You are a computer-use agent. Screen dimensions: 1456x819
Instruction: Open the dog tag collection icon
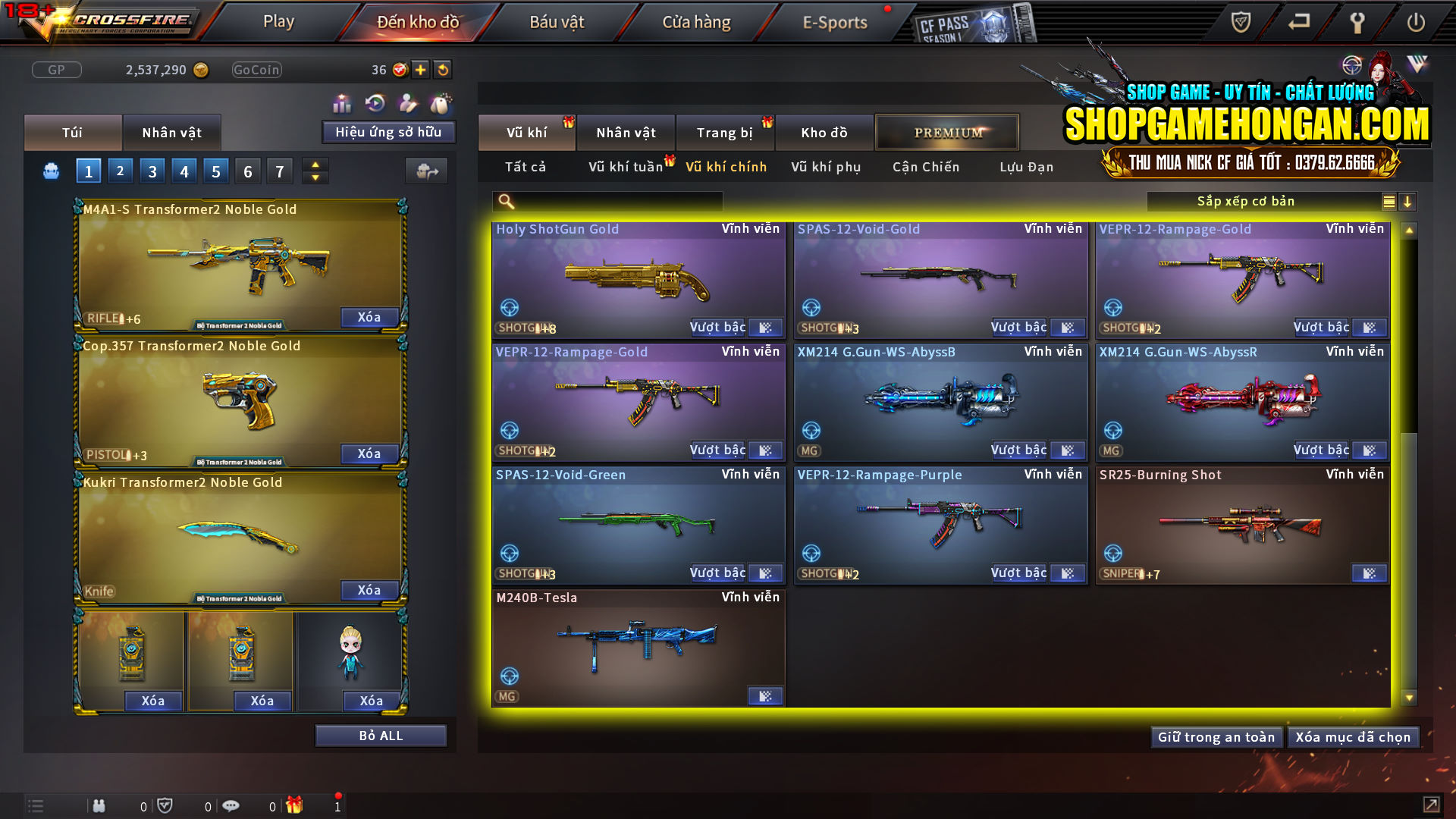[x=440, y=102]
